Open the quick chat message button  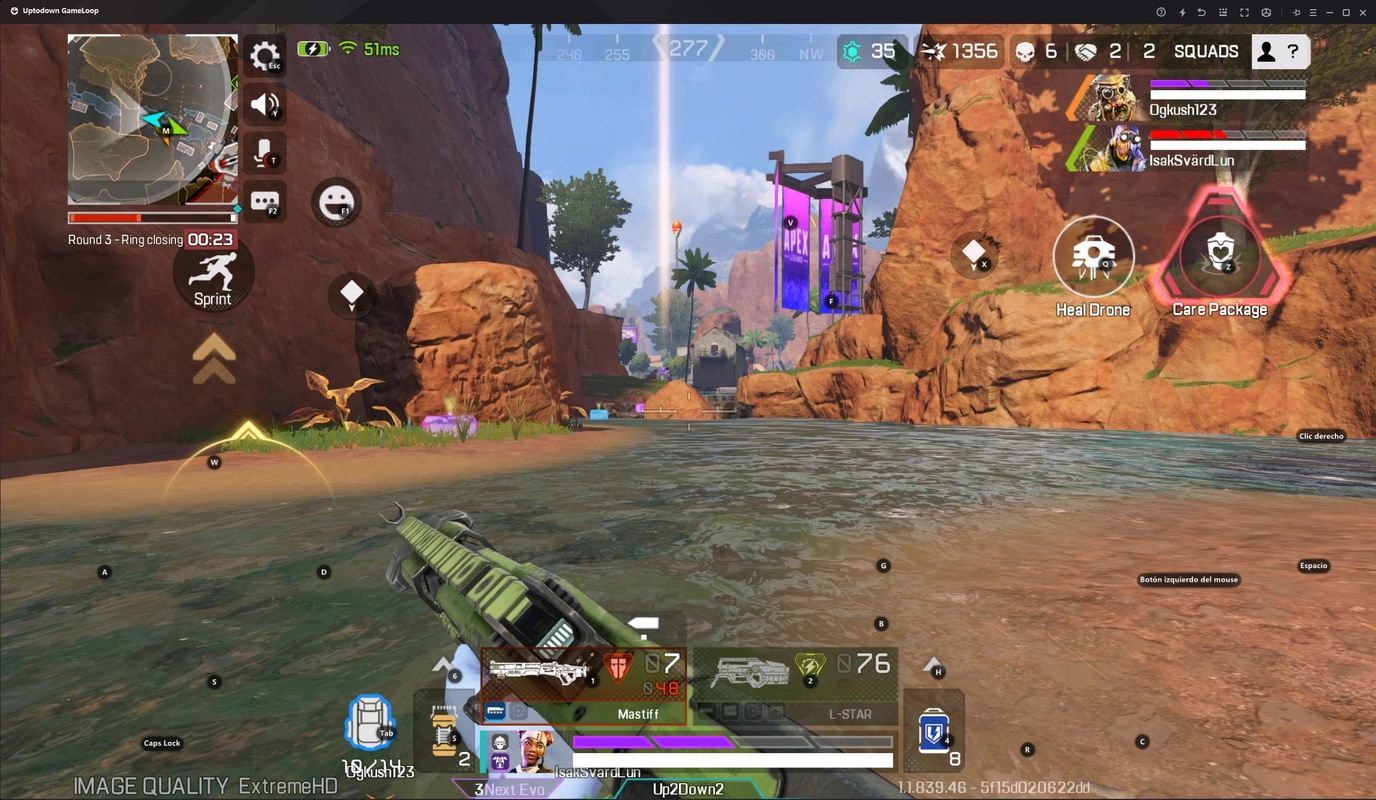pos(264,202)
